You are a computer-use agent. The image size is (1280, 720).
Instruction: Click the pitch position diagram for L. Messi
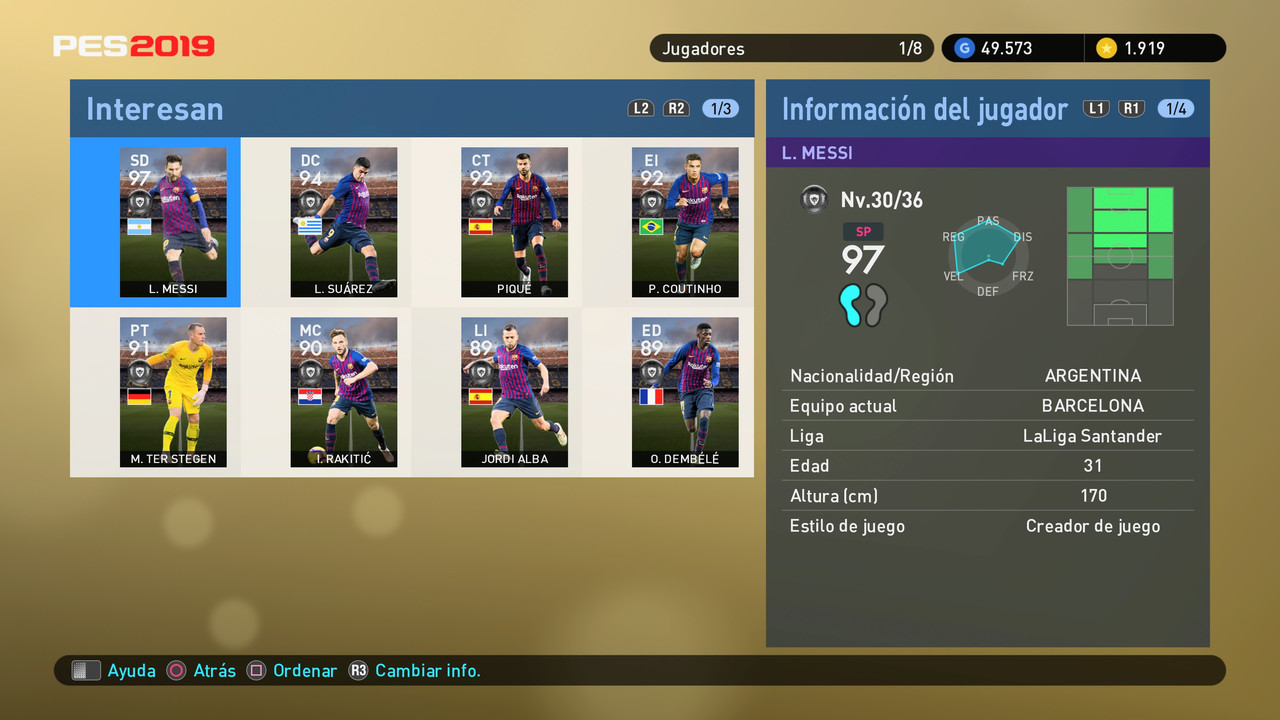tap(1120, 256)
